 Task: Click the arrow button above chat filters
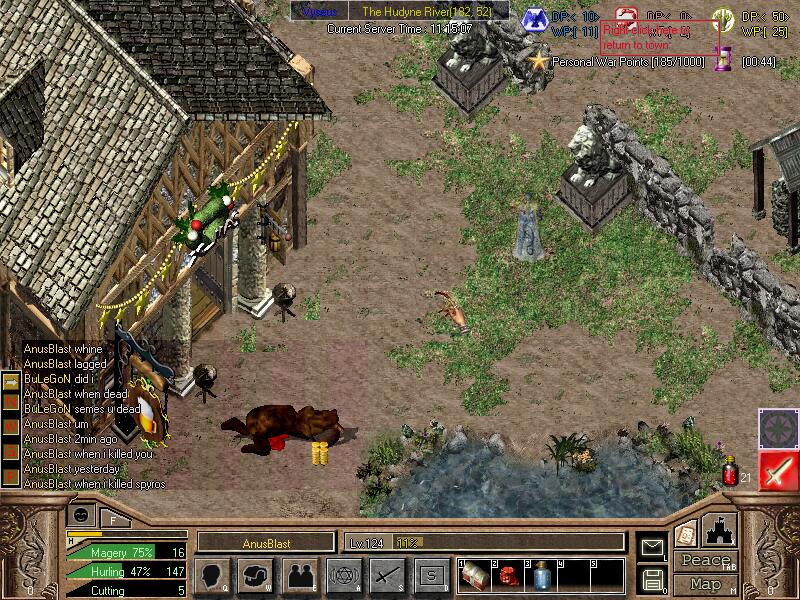pyautogui.click(x=12, y=380)
